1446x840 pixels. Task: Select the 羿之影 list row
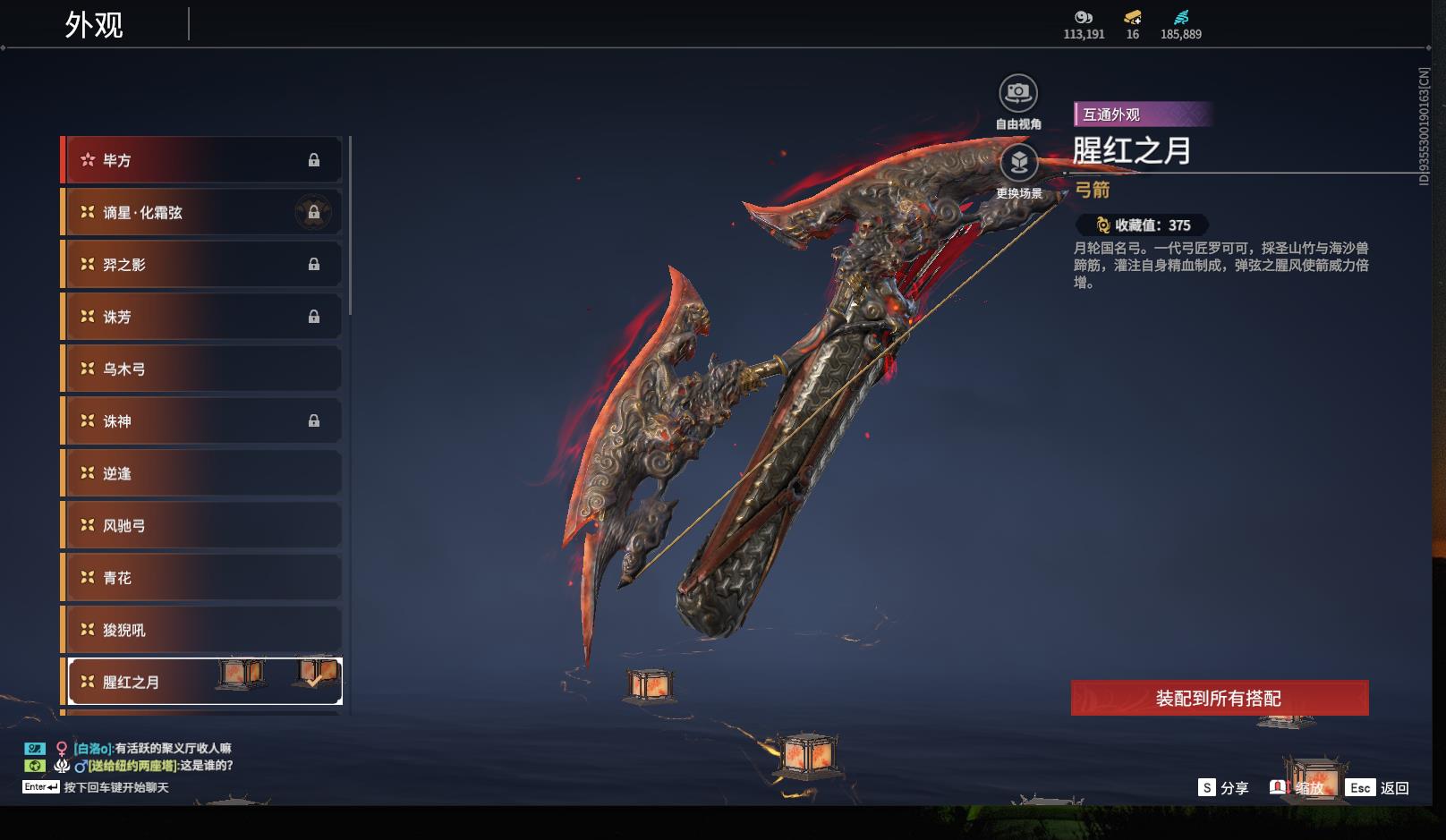coord(201,265)
